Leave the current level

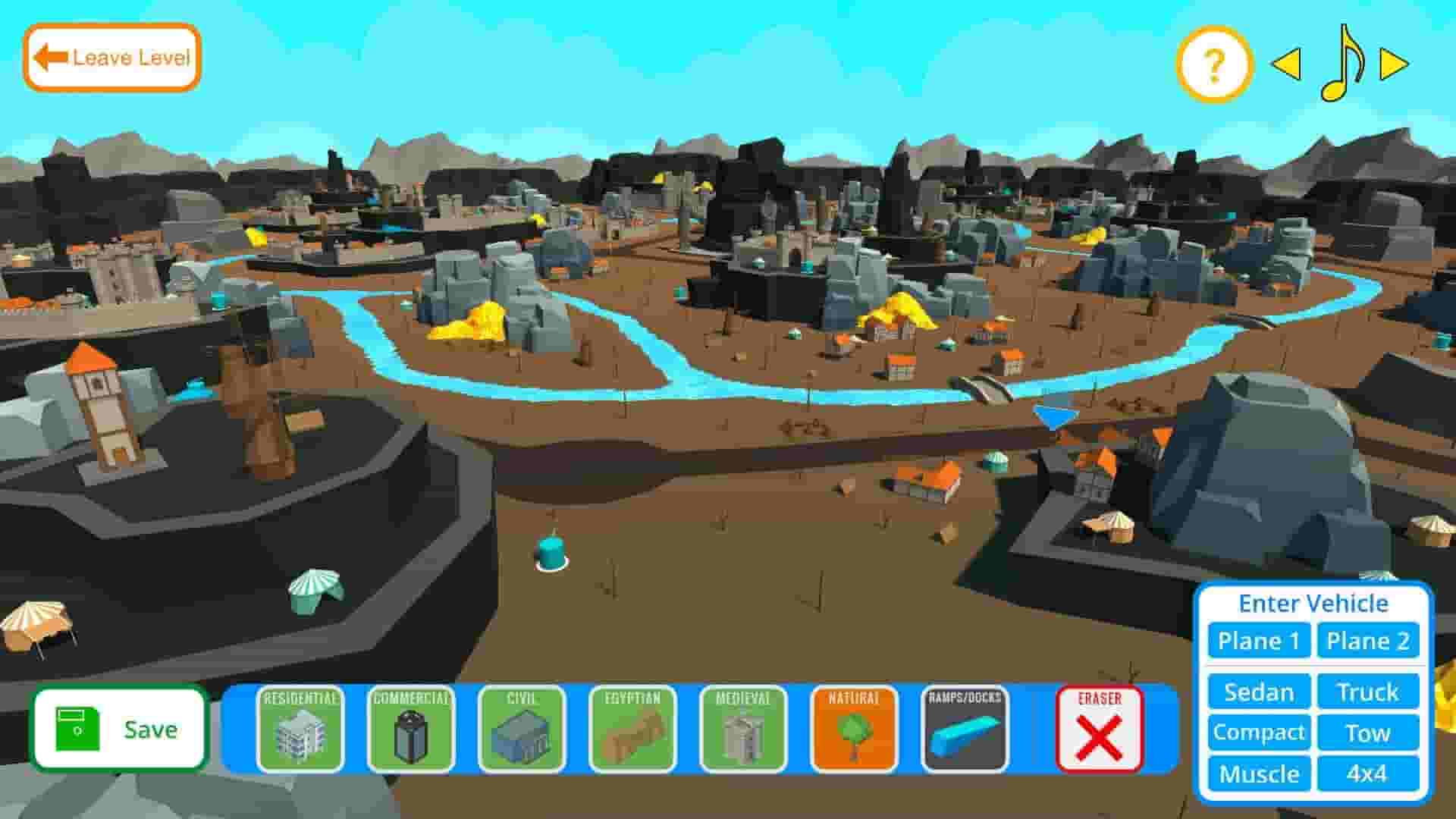point(112,56)
